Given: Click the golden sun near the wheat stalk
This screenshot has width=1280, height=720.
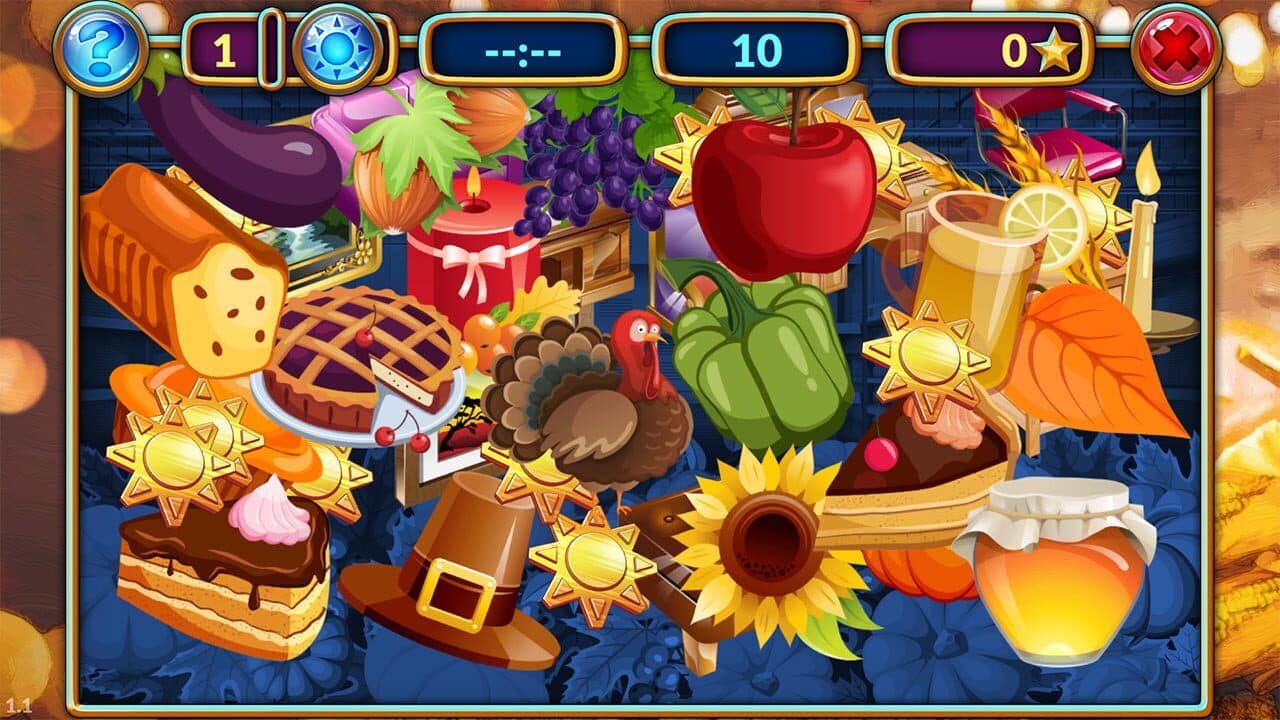Looking at the screenshot, I should [x=1094, y=210].
